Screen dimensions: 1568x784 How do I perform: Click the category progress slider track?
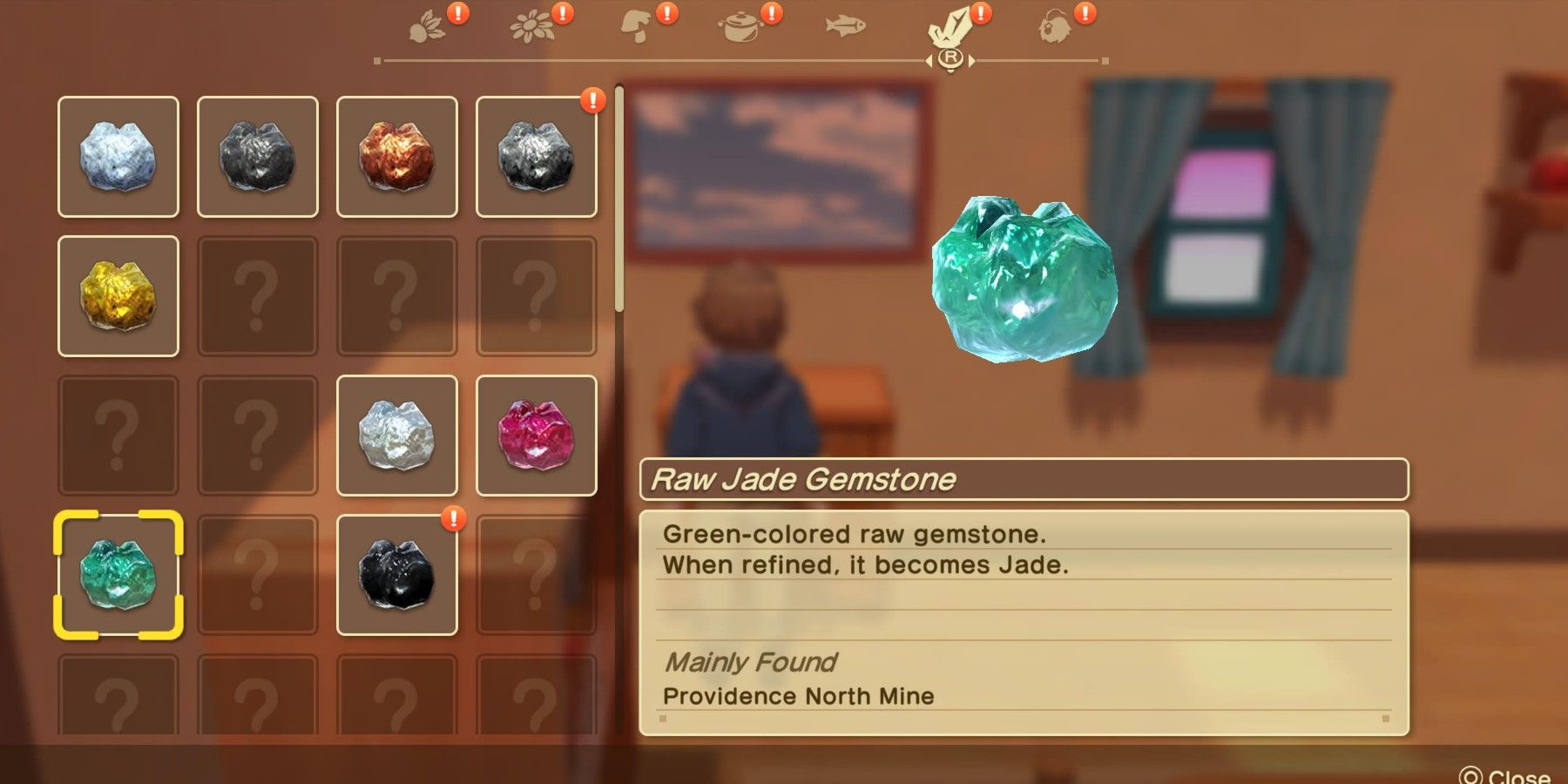740,59
